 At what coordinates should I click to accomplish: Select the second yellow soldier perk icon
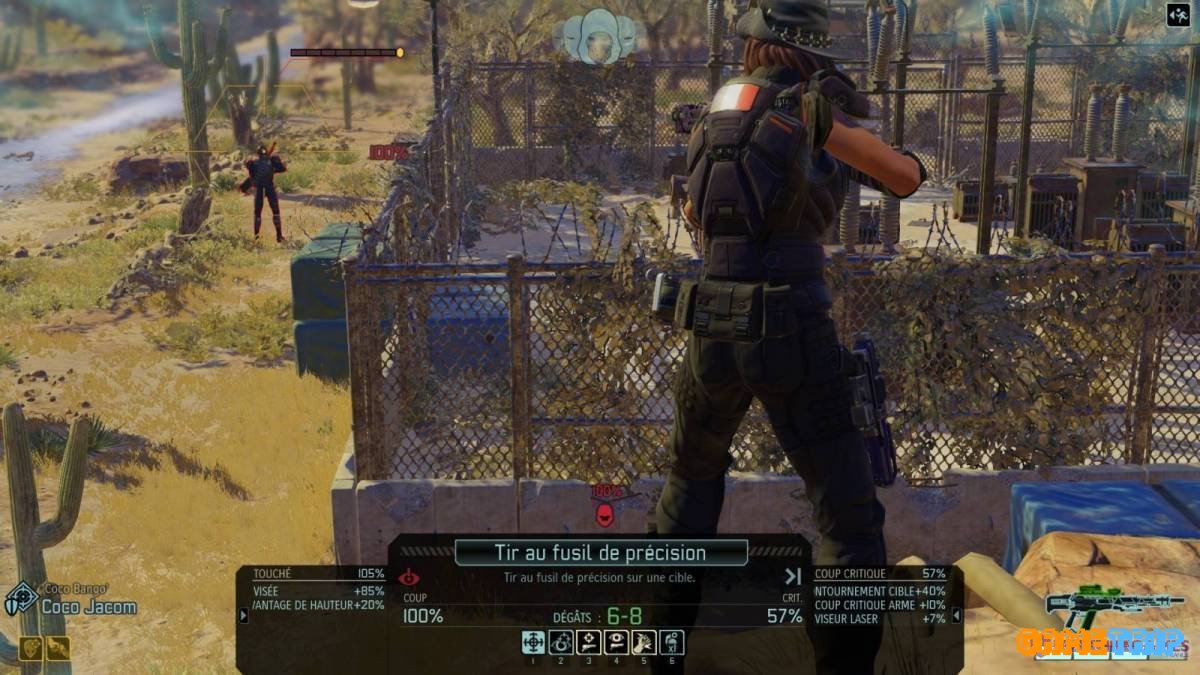pos(58,648)
